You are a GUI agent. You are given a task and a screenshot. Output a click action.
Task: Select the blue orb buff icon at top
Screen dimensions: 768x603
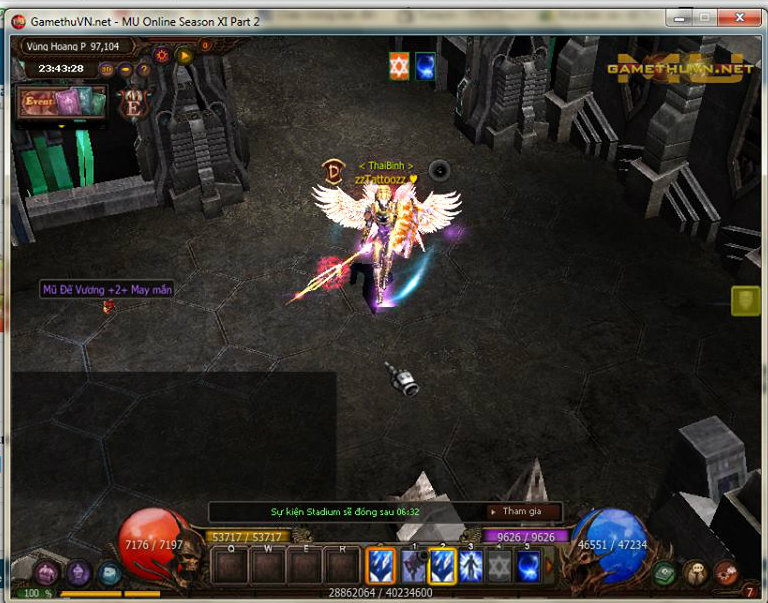pos(425,66)
